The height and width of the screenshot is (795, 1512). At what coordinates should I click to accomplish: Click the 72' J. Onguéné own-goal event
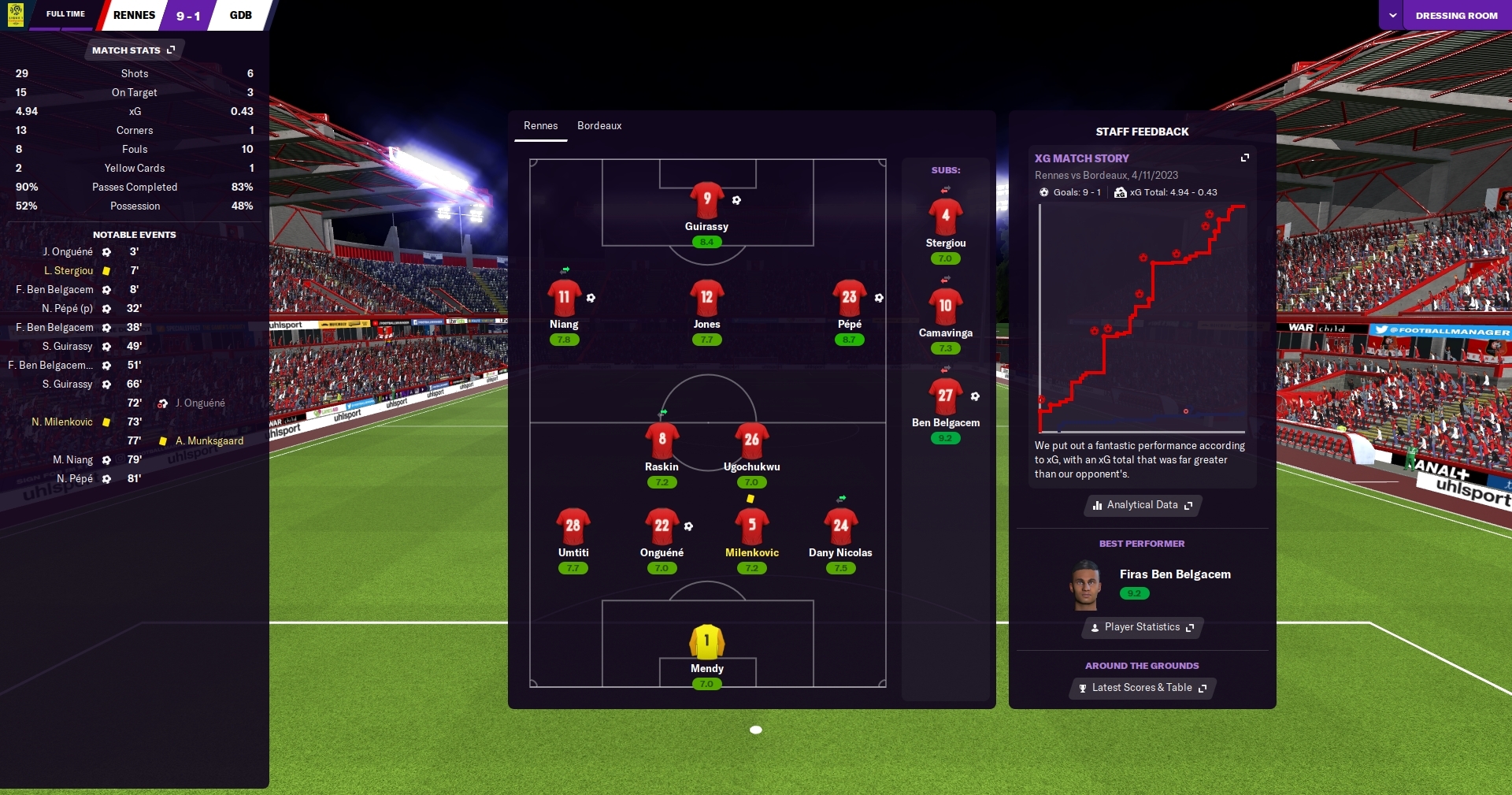200,403
